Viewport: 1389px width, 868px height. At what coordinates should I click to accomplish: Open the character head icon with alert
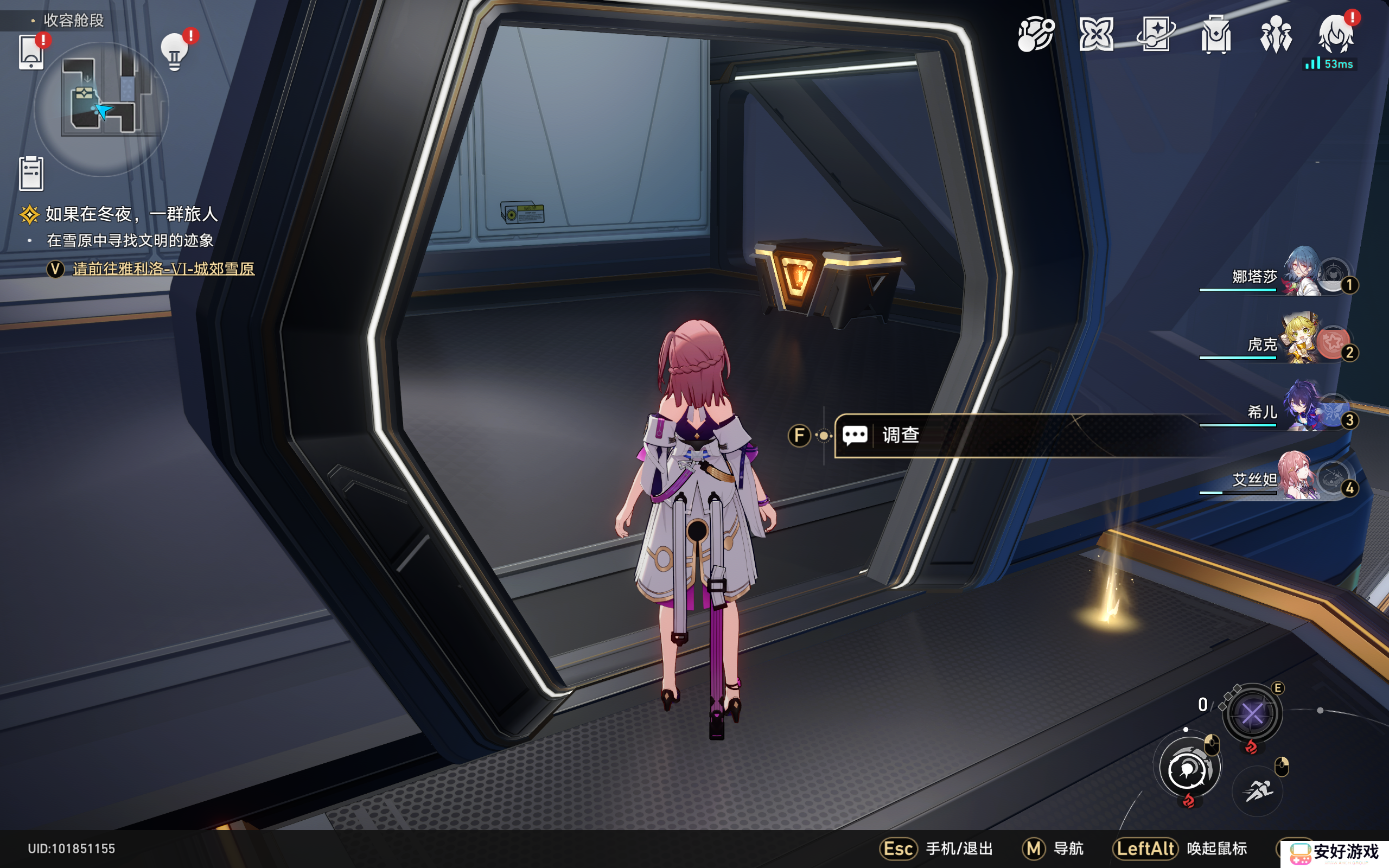pyautogui.click(x=1335, y=35)
